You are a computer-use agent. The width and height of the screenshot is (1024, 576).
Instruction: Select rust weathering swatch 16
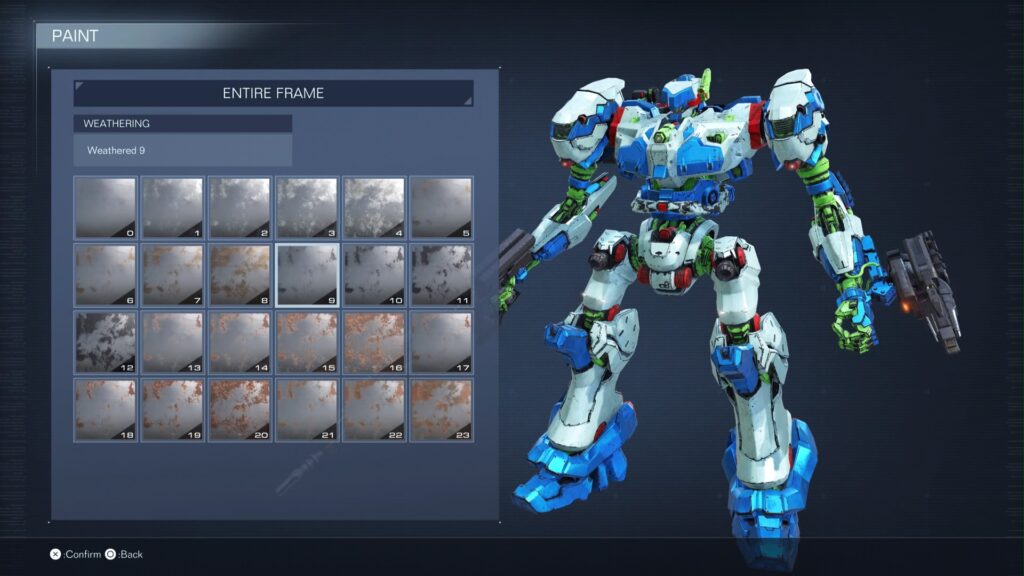(374, 342)
